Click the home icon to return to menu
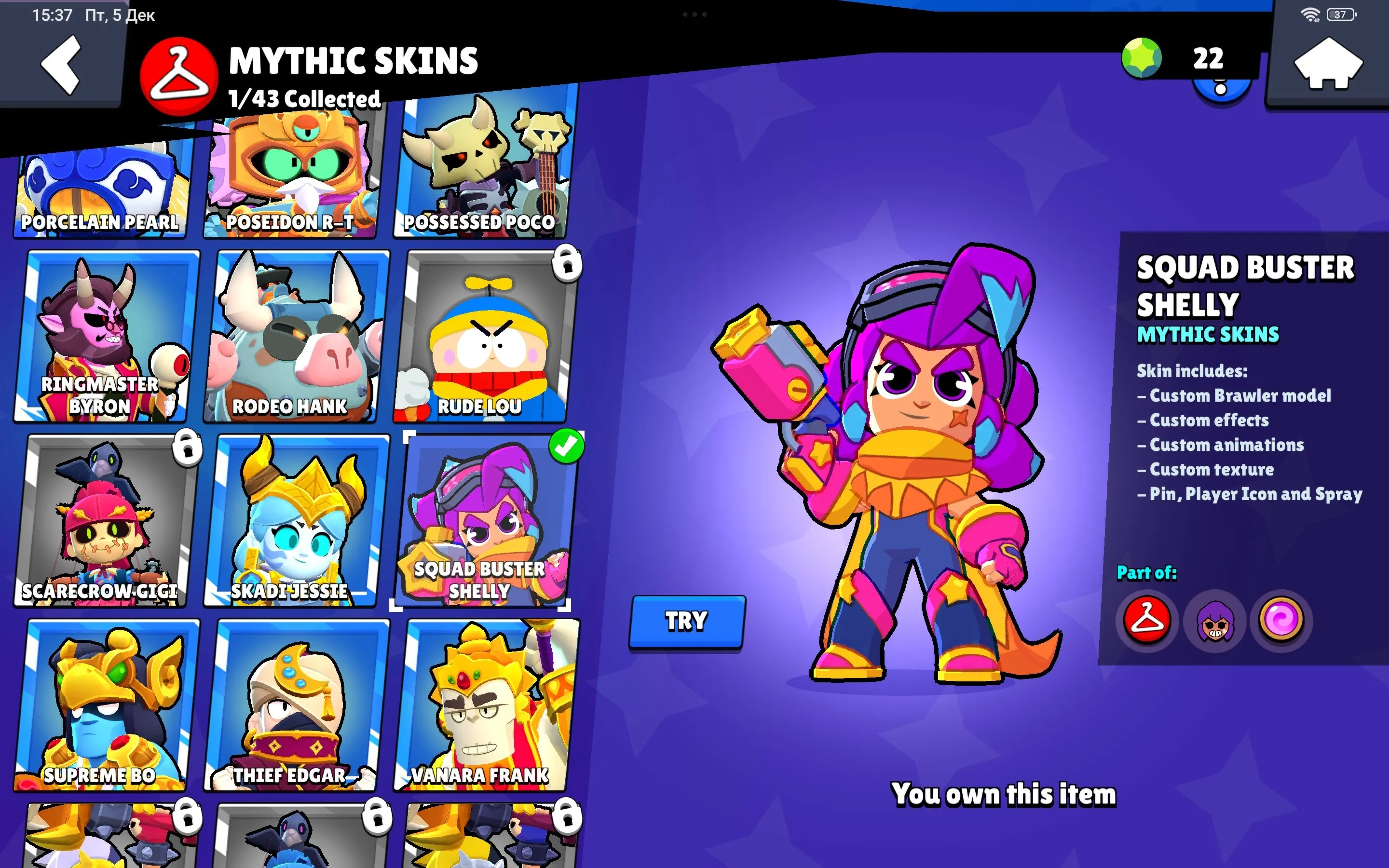1389x868 pixels. (1327, 63)
